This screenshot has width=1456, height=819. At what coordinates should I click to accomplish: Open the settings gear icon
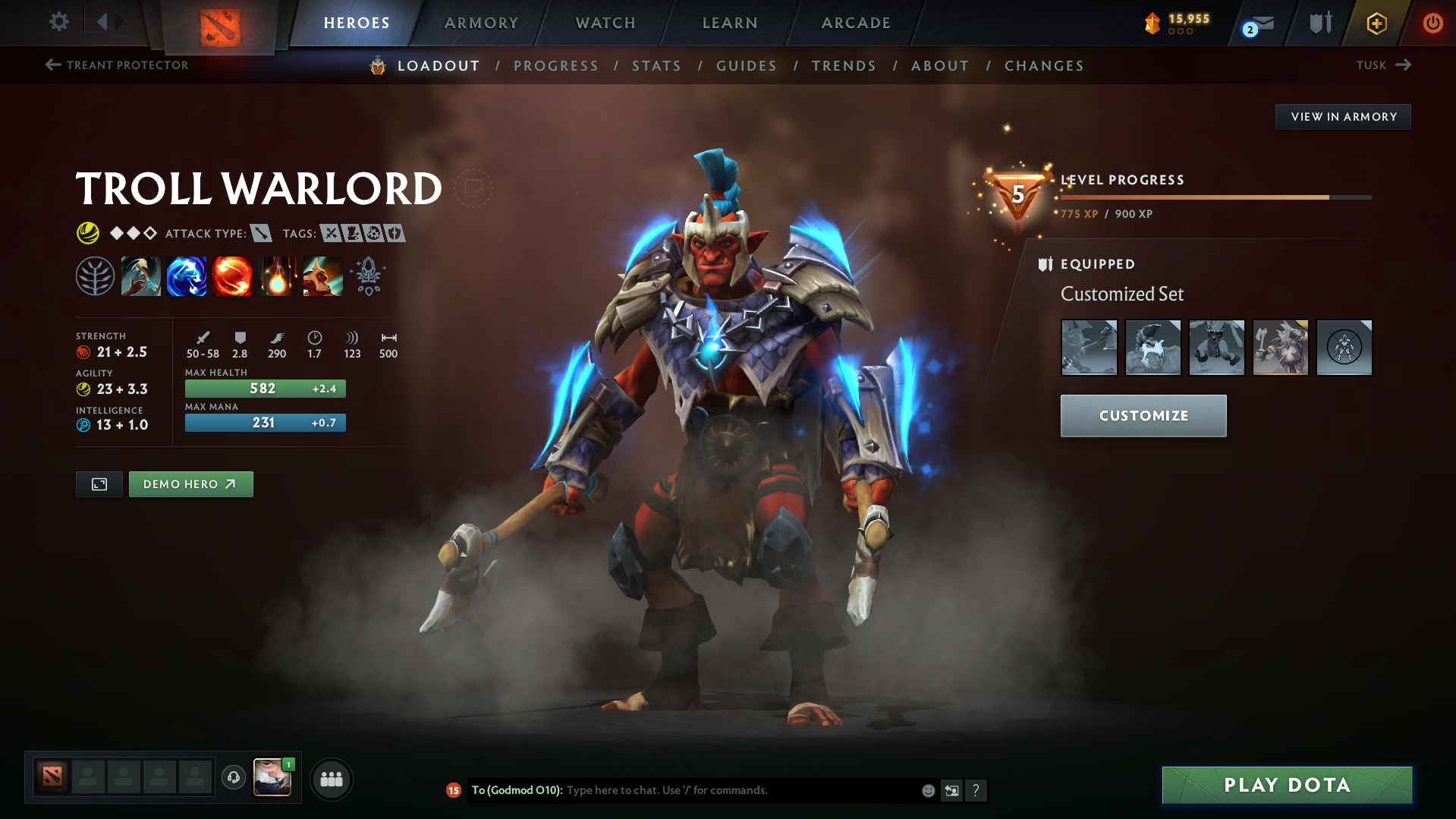click(58, 22)
